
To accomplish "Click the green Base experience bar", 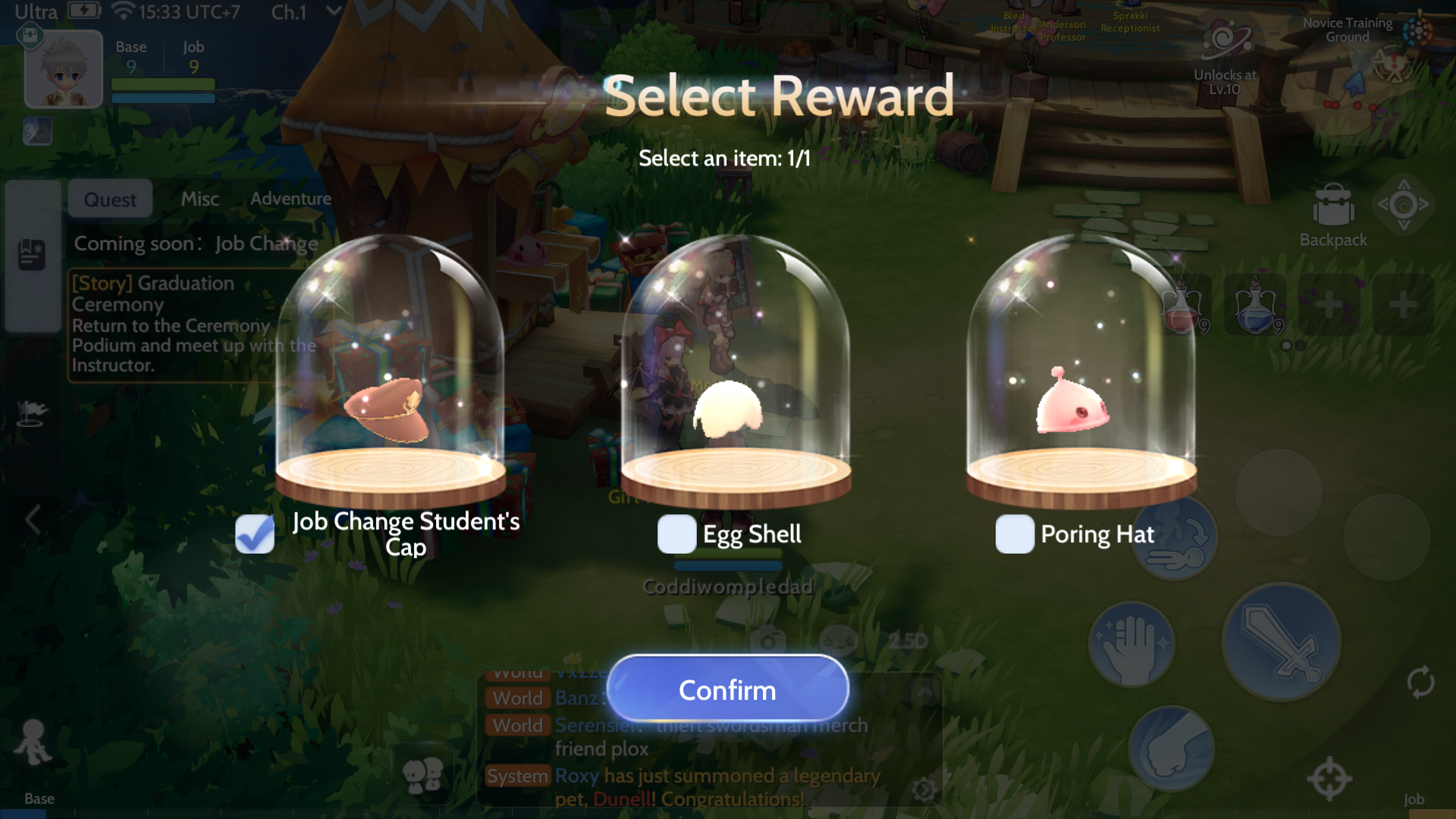I will pyautogui.click(x=163, y=83).
